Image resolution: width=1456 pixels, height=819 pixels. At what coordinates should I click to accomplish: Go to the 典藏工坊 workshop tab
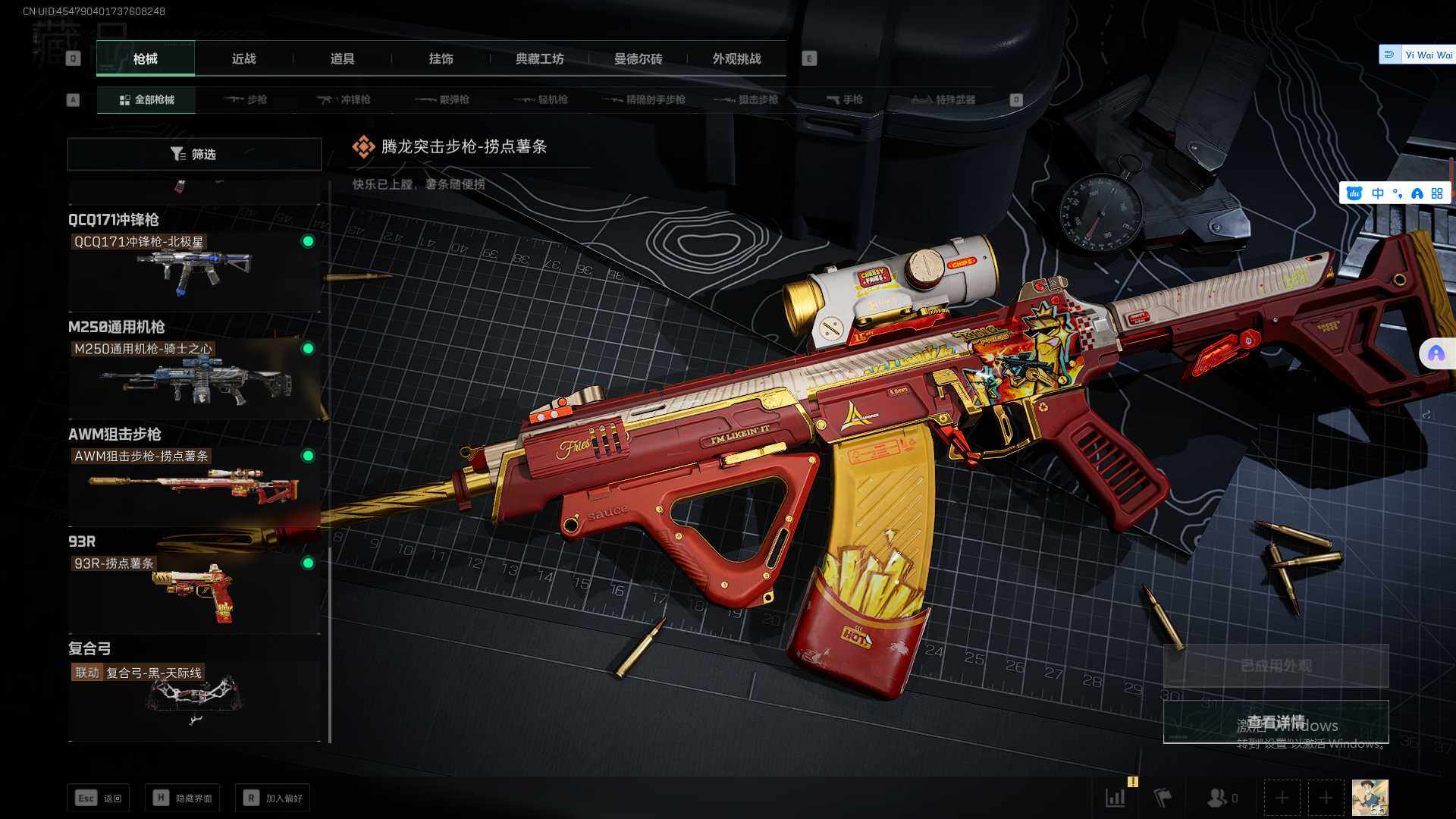(x=539, y=59)
